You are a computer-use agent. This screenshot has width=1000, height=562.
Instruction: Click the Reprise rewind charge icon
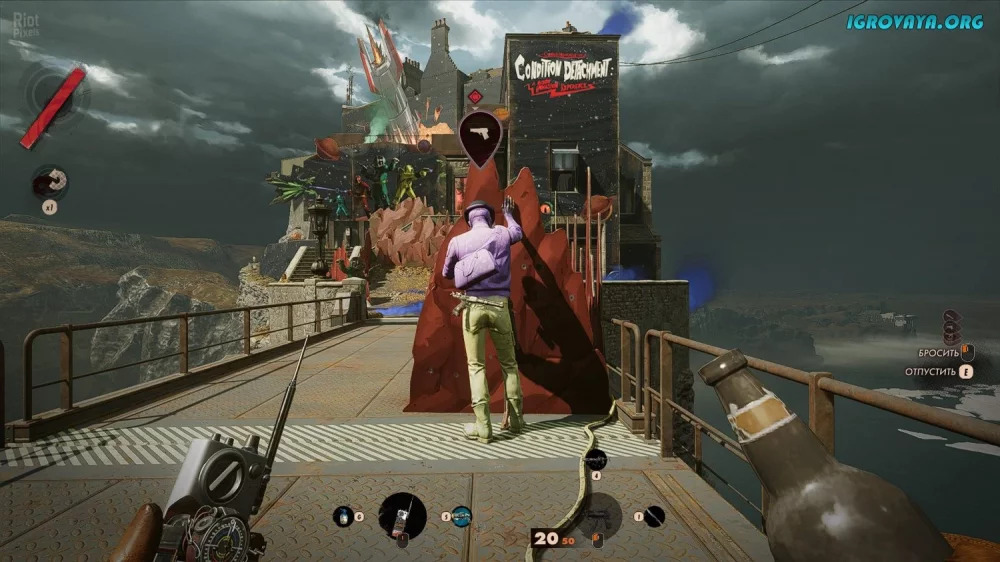[x=48, y=181]
